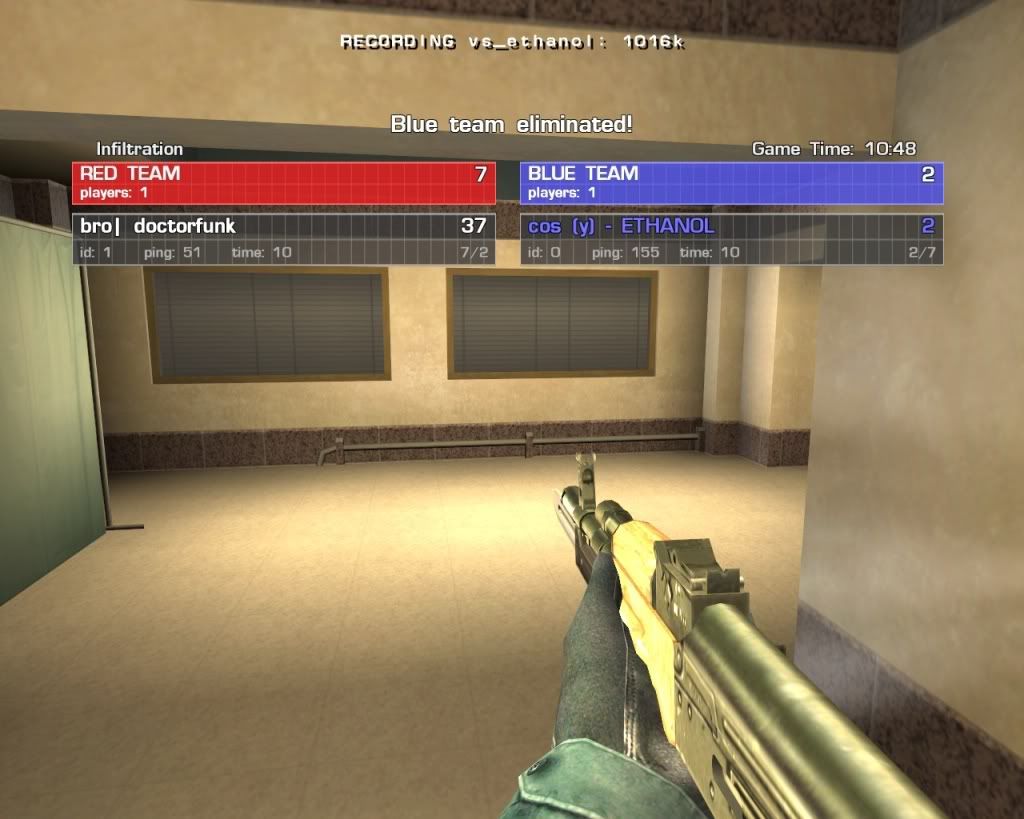Click the RED TEAM scoreboard header
The image size is (1024, 819).
[283, 182]
